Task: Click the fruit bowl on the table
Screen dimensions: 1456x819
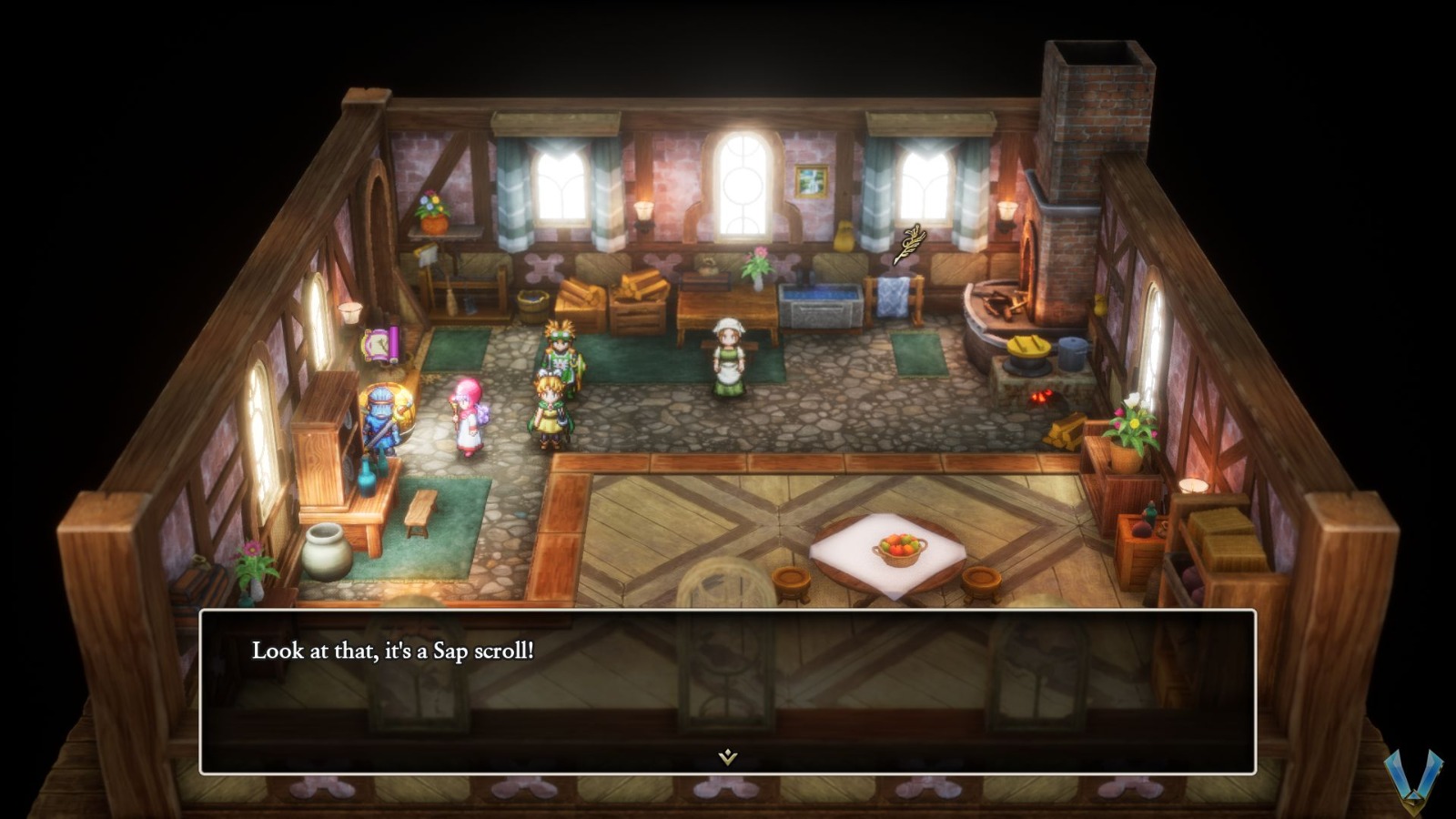Action: (x=901, y=546)
